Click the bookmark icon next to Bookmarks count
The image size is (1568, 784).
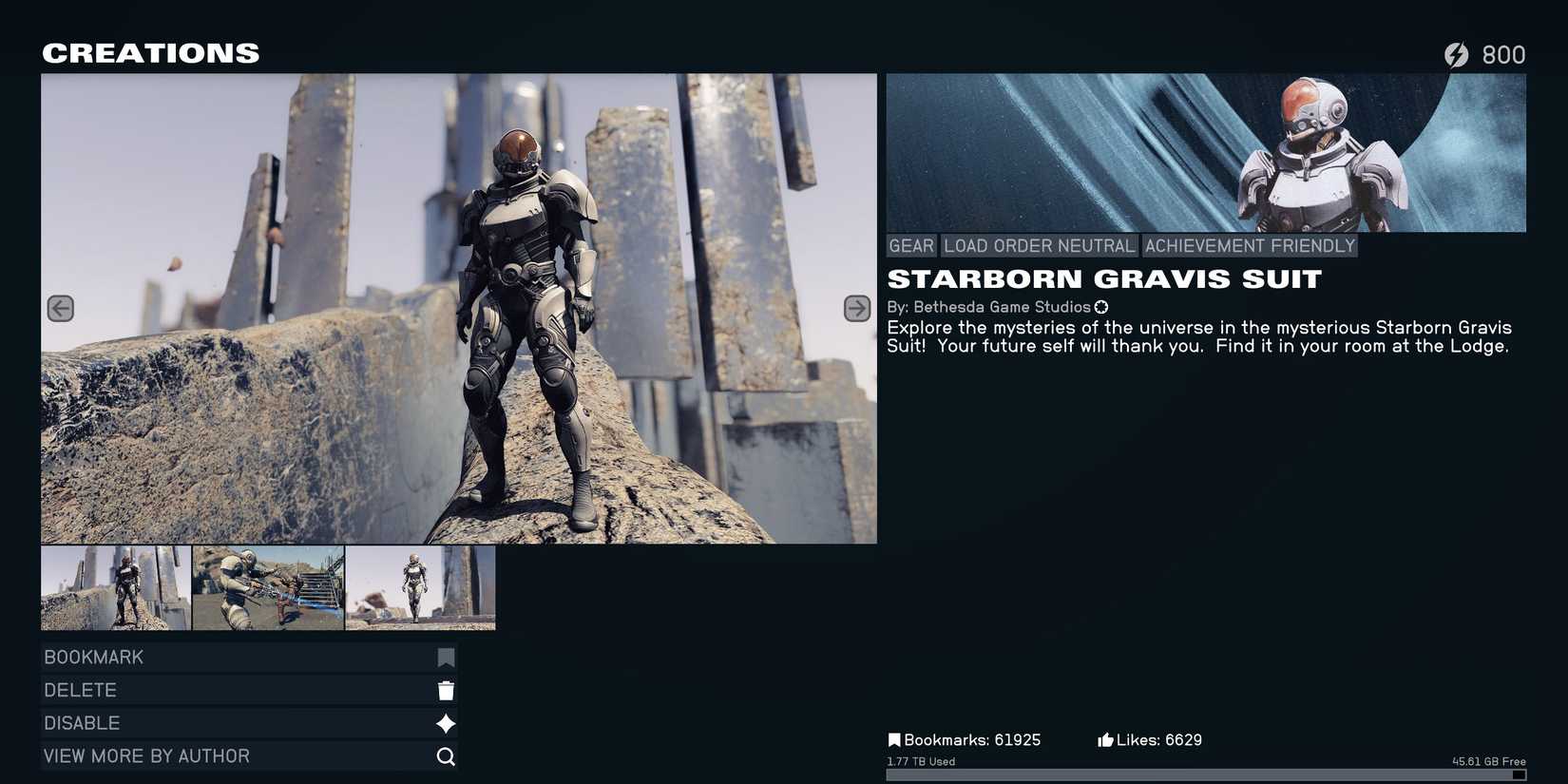click(x=894, y=738)
